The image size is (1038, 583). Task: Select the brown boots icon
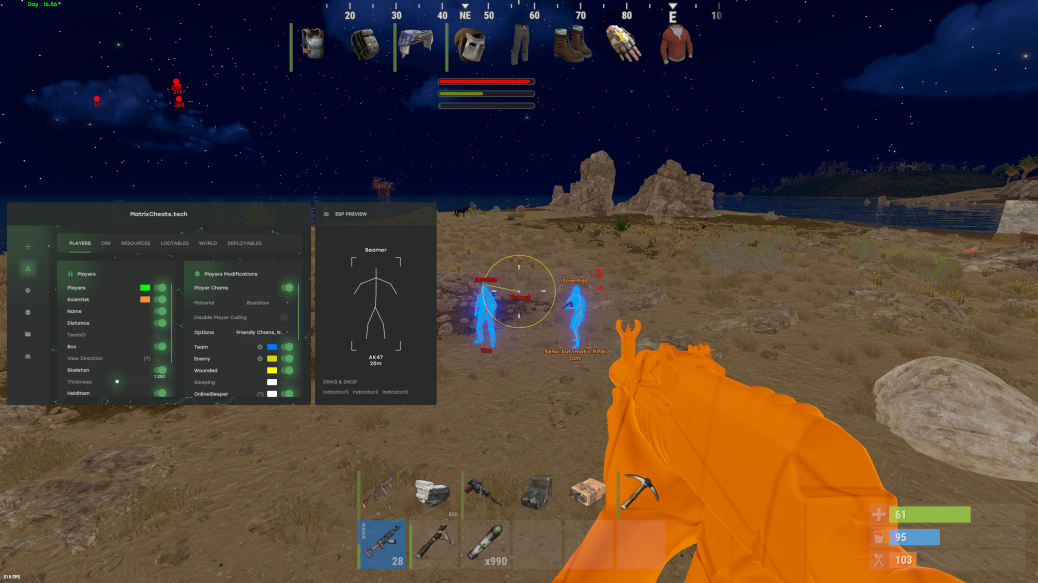[573, 46]
